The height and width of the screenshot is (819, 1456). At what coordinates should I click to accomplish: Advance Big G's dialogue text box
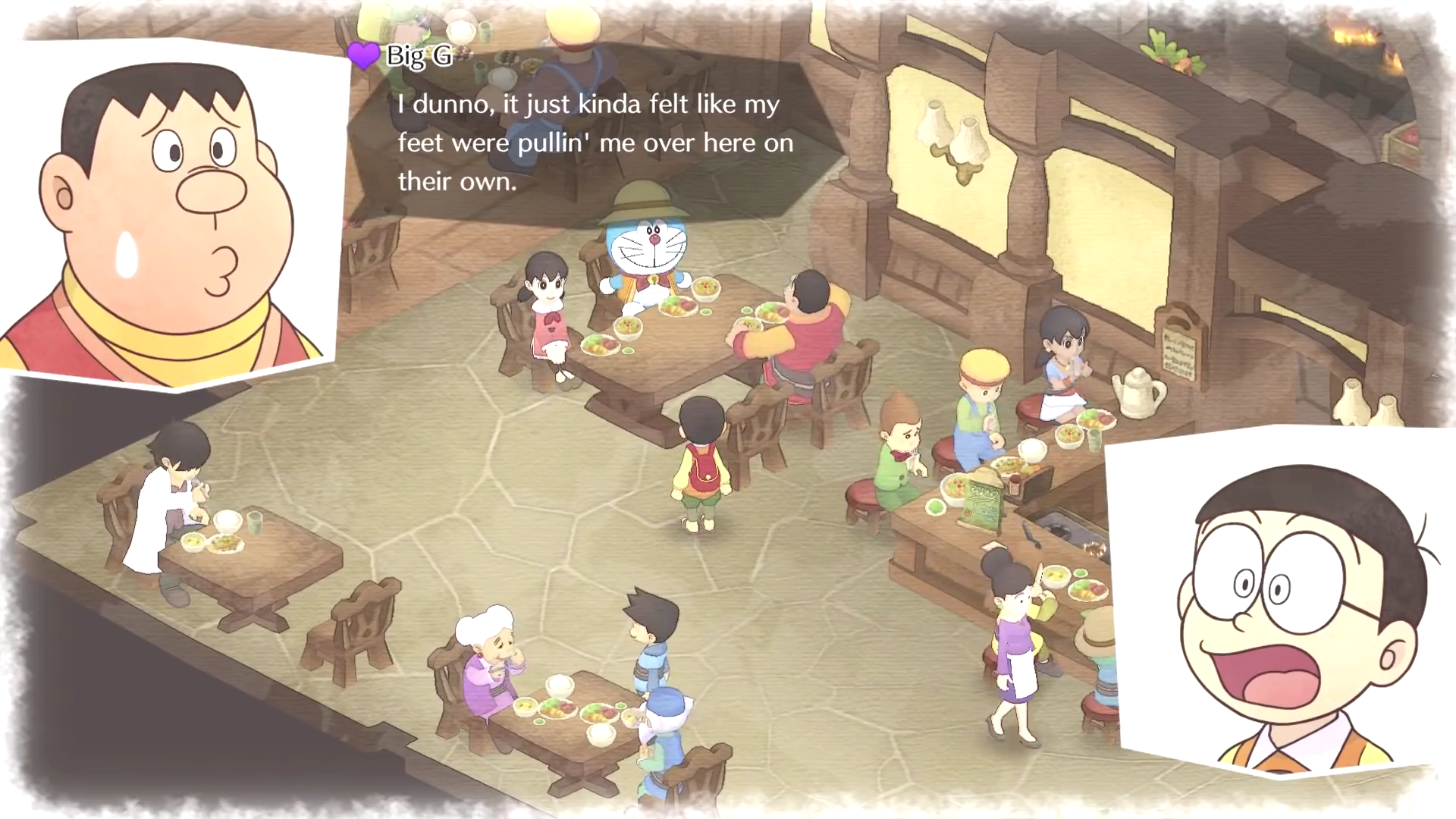(595, 143)
